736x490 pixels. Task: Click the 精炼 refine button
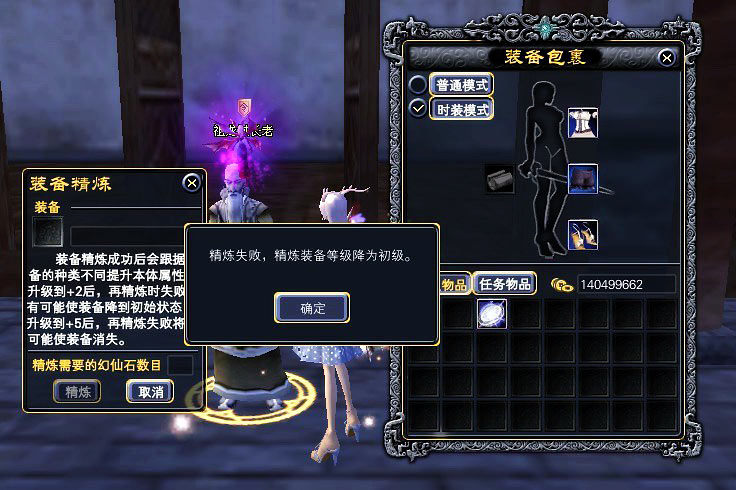(78, 392)
